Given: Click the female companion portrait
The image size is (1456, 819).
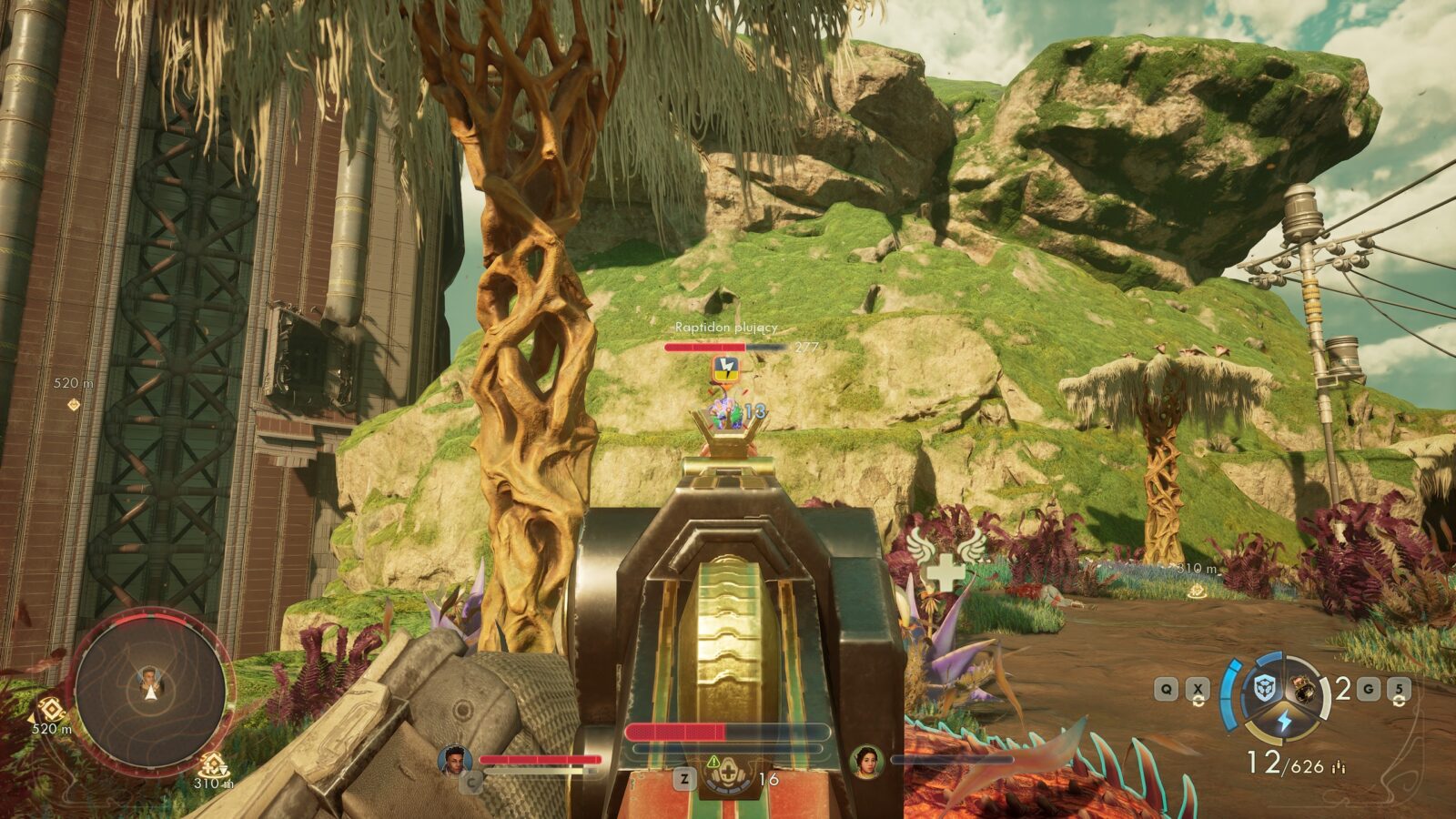Looking at the screenshot, I should click(x=866, y=761).
